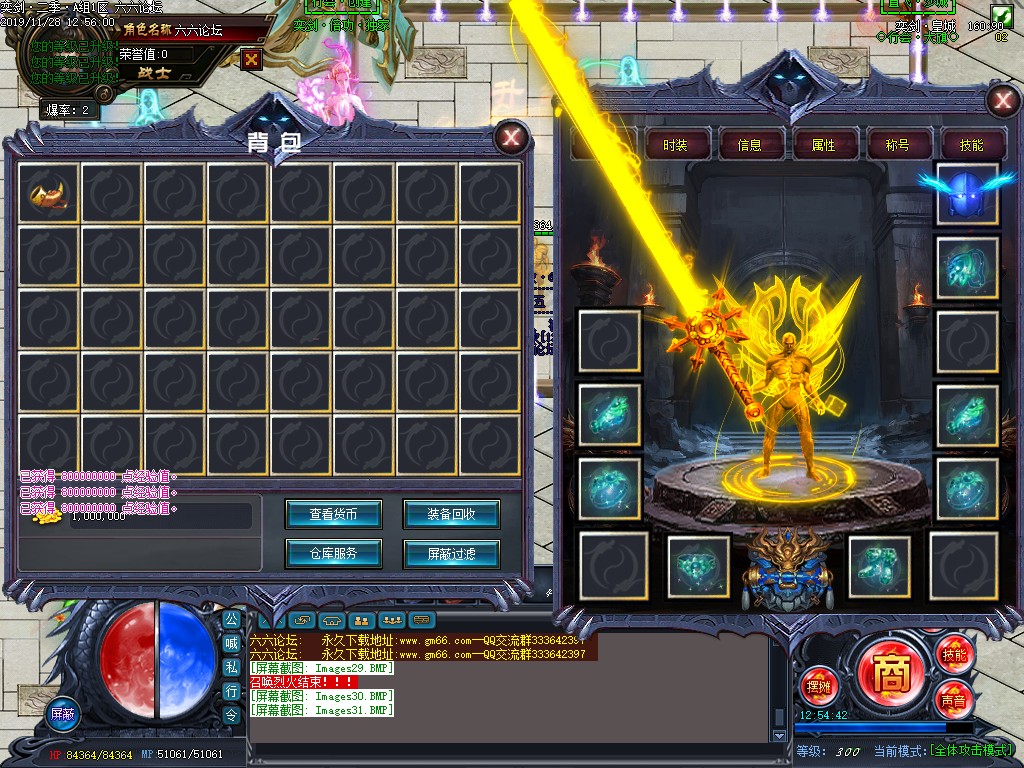Switch to the 称号 title tab
The width and height of the screenshot is (1024, 768).
point(897,145)
